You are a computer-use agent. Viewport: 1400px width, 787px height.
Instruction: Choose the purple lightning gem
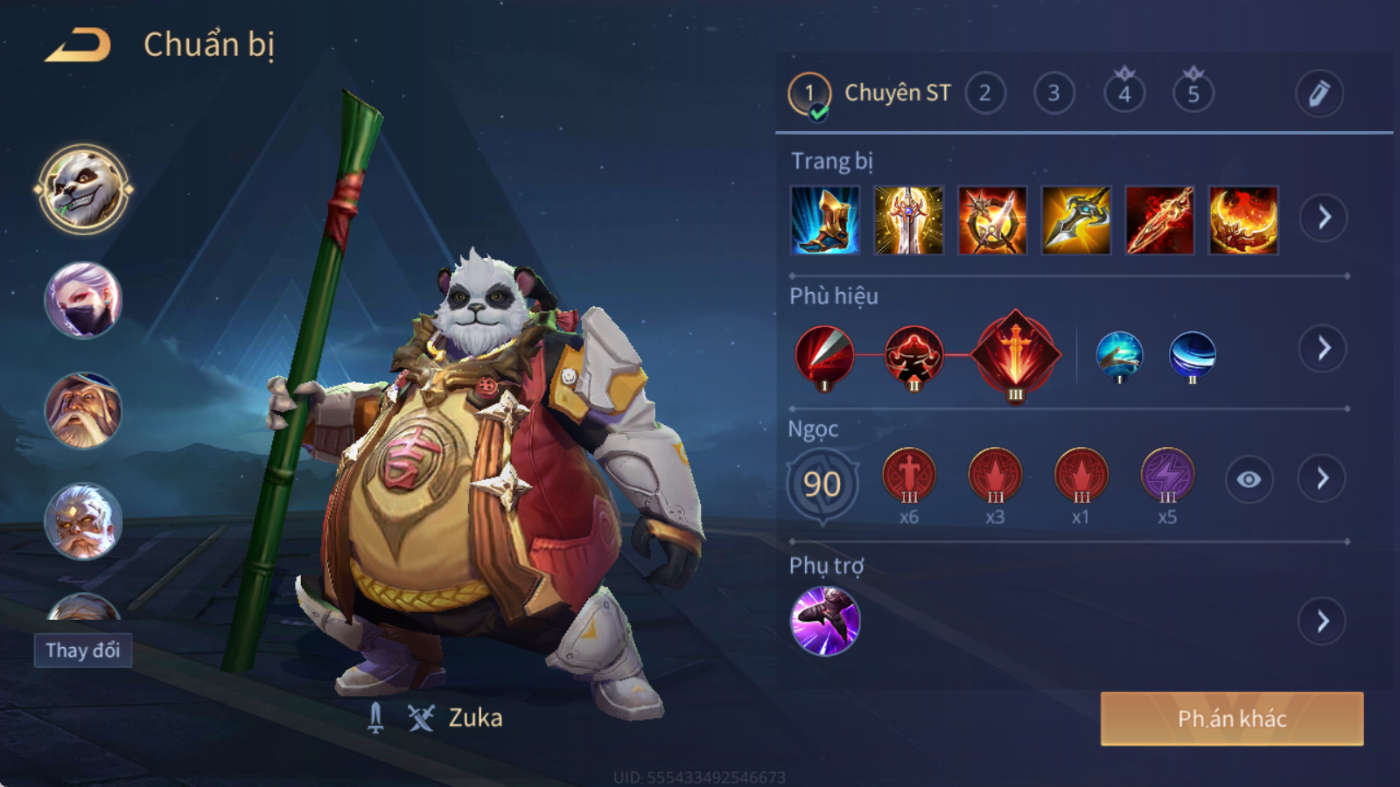tap(1167, 476)
